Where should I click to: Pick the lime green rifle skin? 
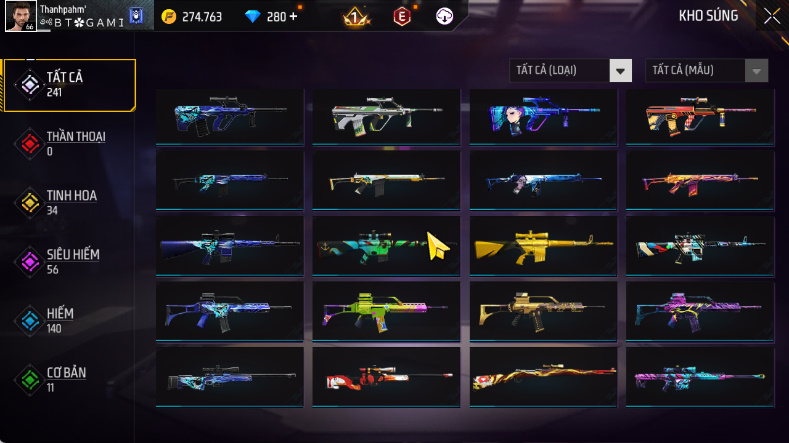coord(386,310)
